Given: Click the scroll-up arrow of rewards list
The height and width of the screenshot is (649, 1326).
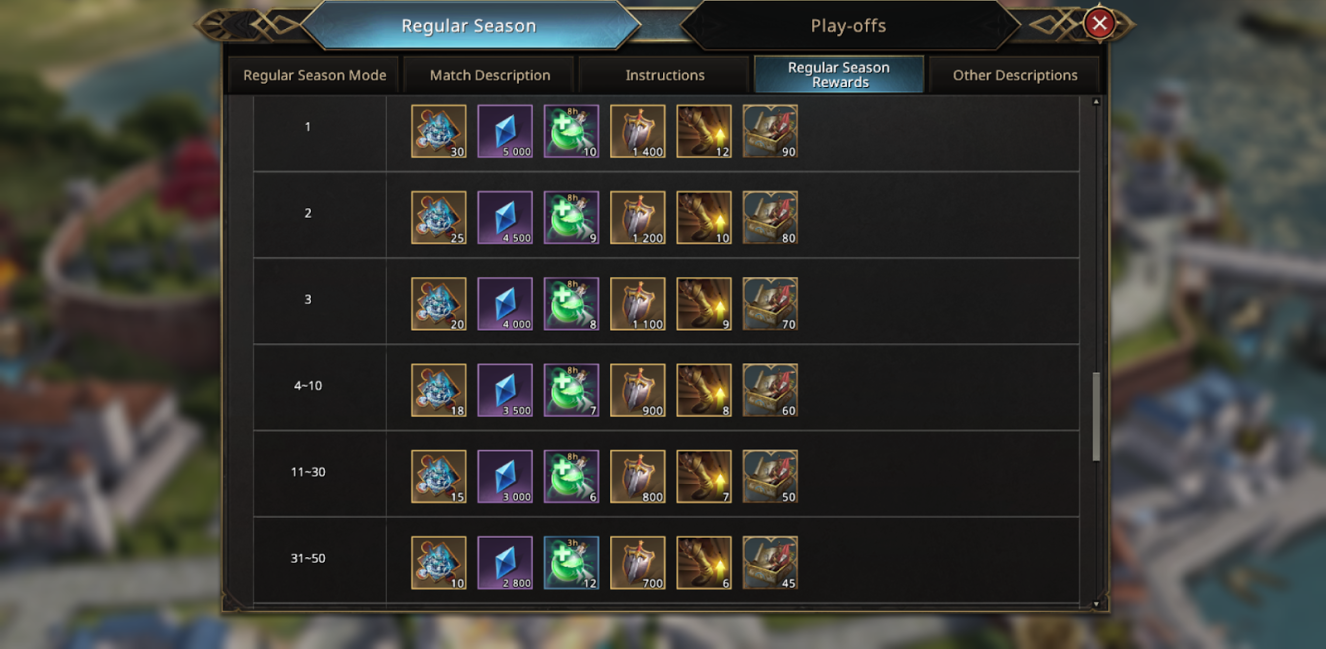Looking at the screenshot, I should click(1096, 102).
